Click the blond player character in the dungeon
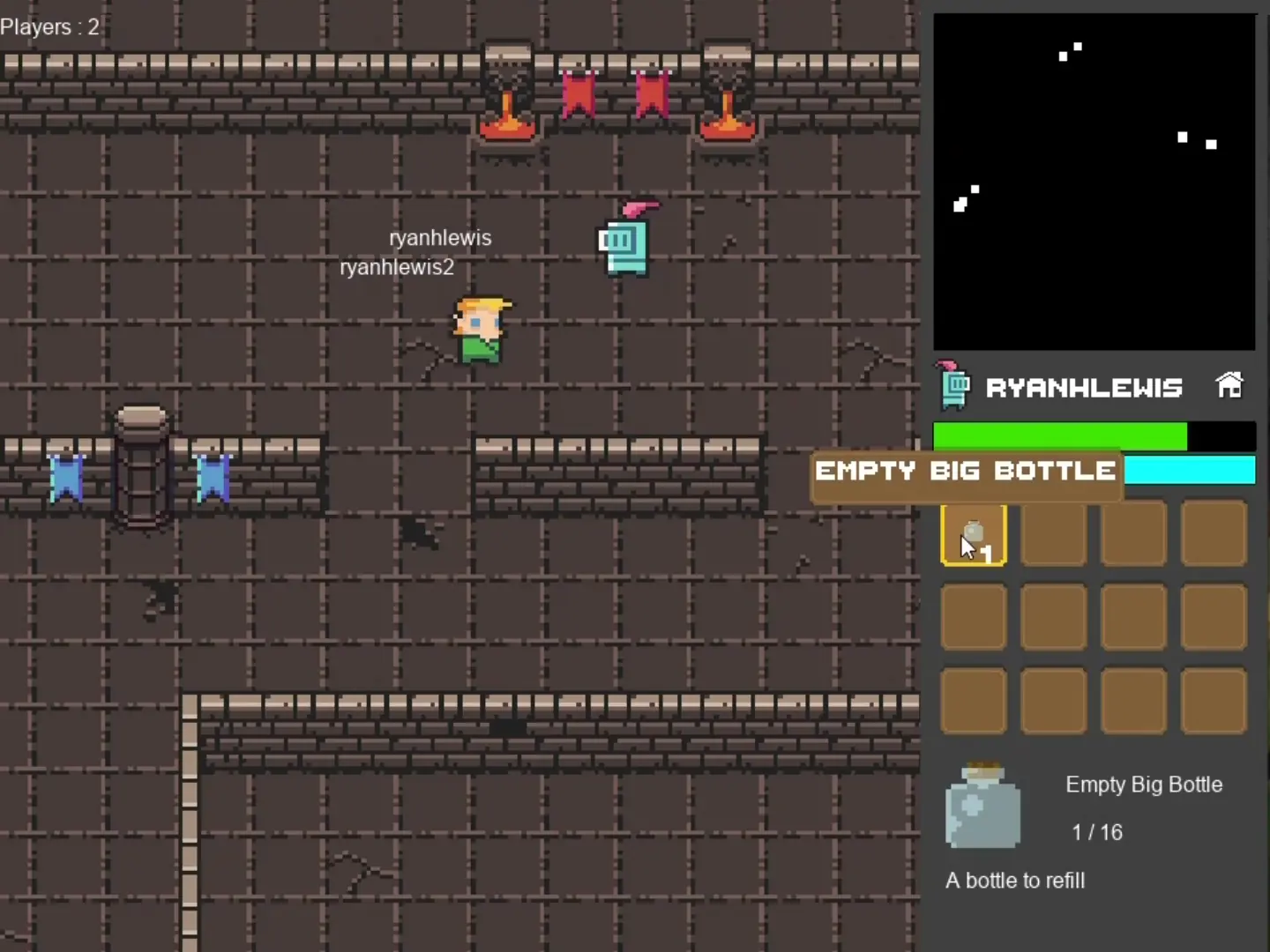 point(482,331)
